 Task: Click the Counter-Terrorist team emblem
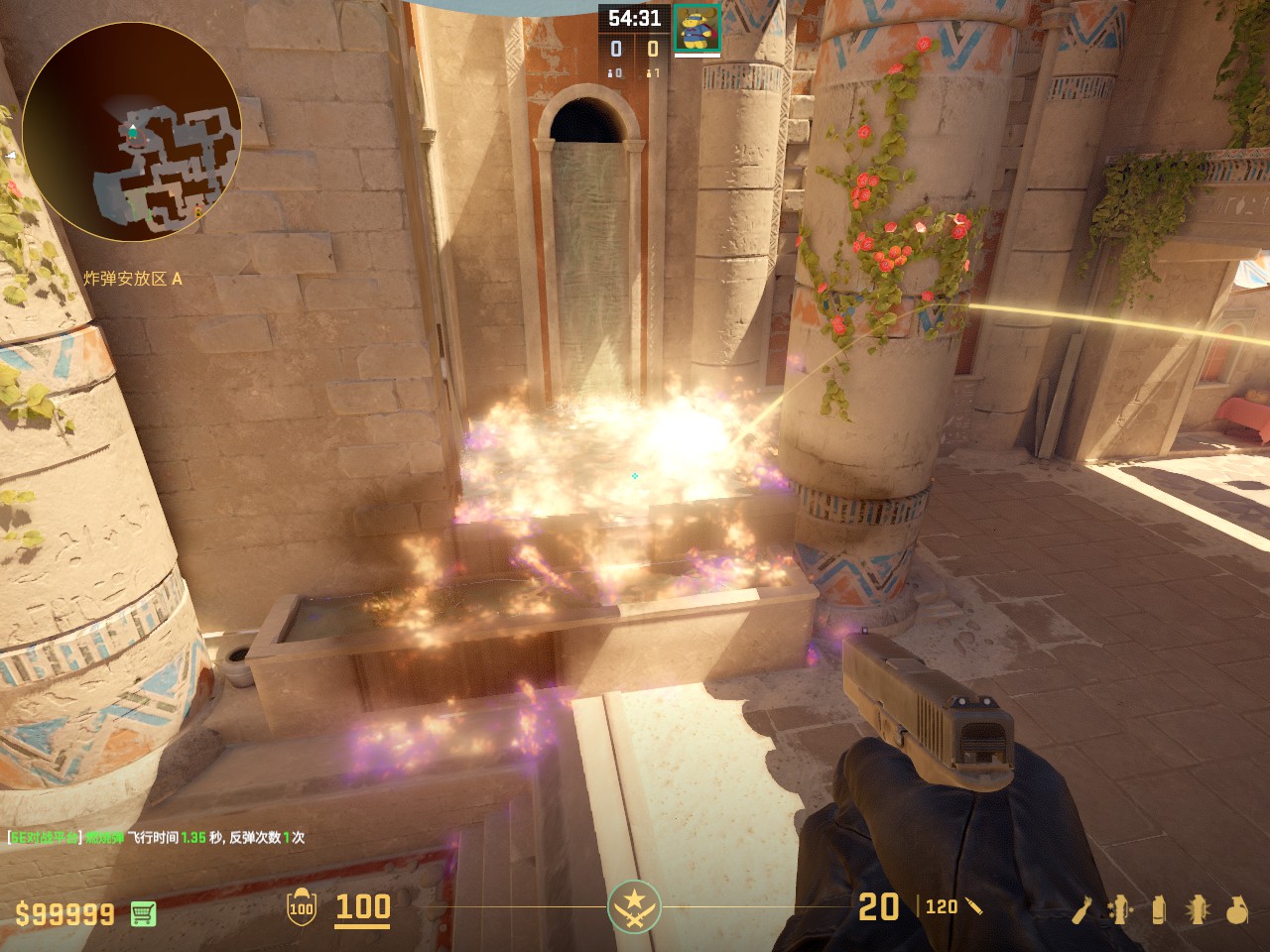[x=634, y=906]
